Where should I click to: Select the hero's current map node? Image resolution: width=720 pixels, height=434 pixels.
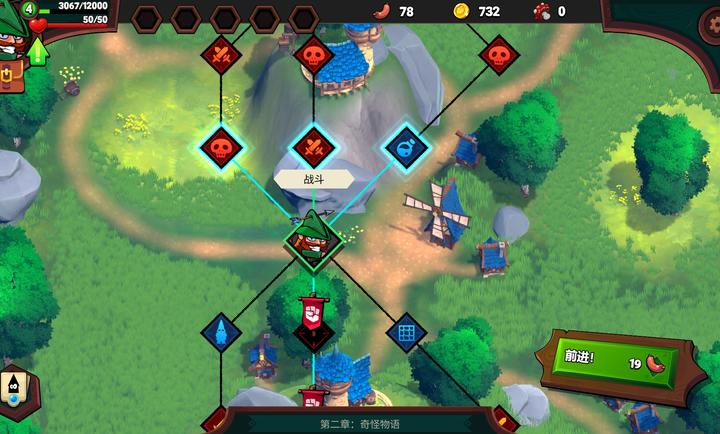pos(313,238)
